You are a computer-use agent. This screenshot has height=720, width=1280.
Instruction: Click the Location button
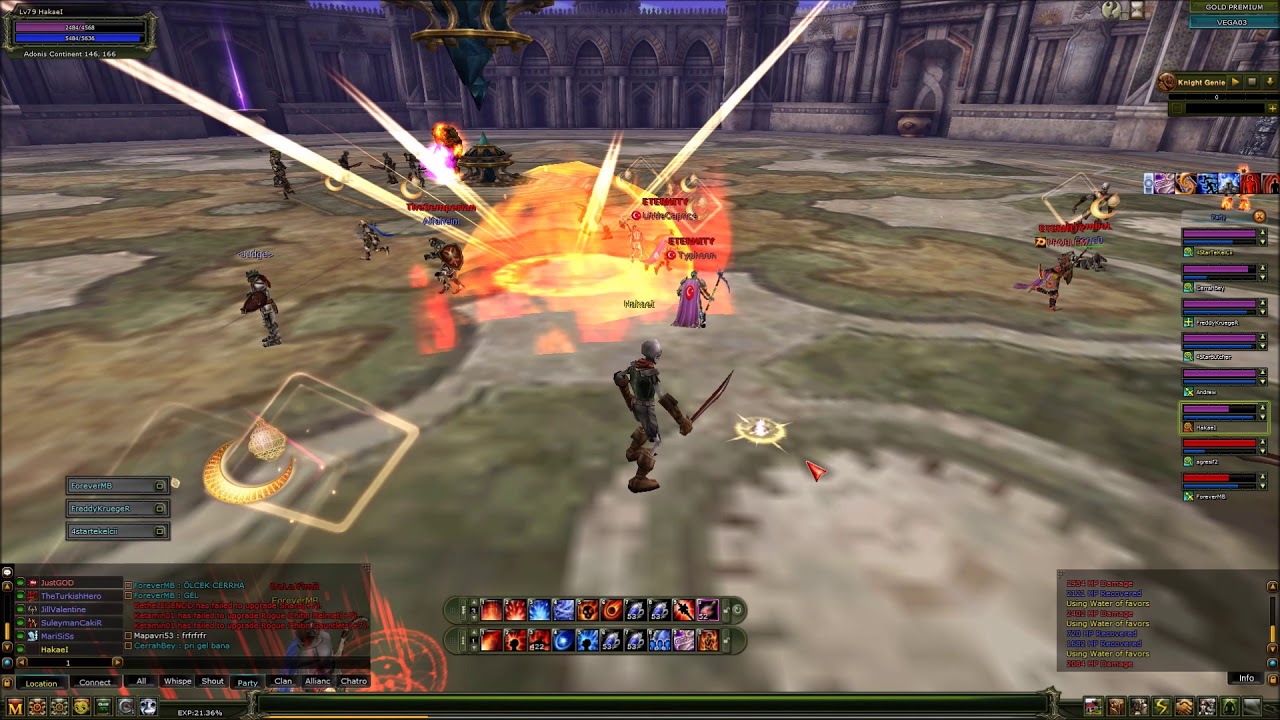pos(41,683)
